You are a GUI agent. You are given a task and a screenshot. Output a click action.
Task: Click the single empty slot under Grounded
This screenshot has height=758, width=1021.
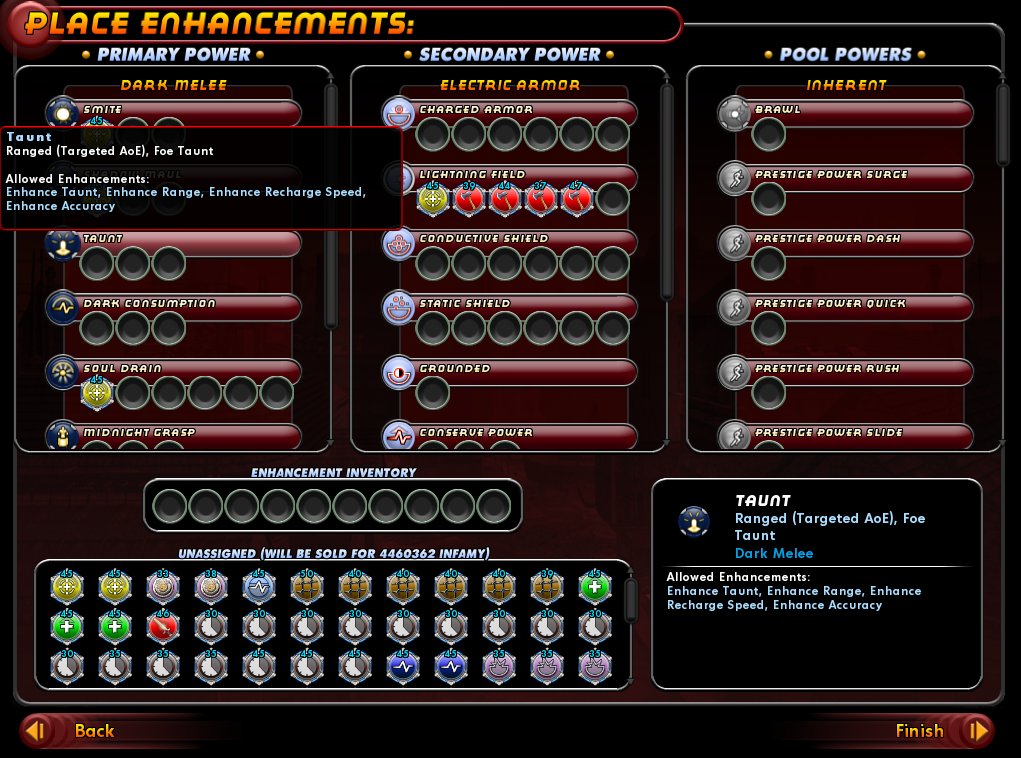point(433,393)
